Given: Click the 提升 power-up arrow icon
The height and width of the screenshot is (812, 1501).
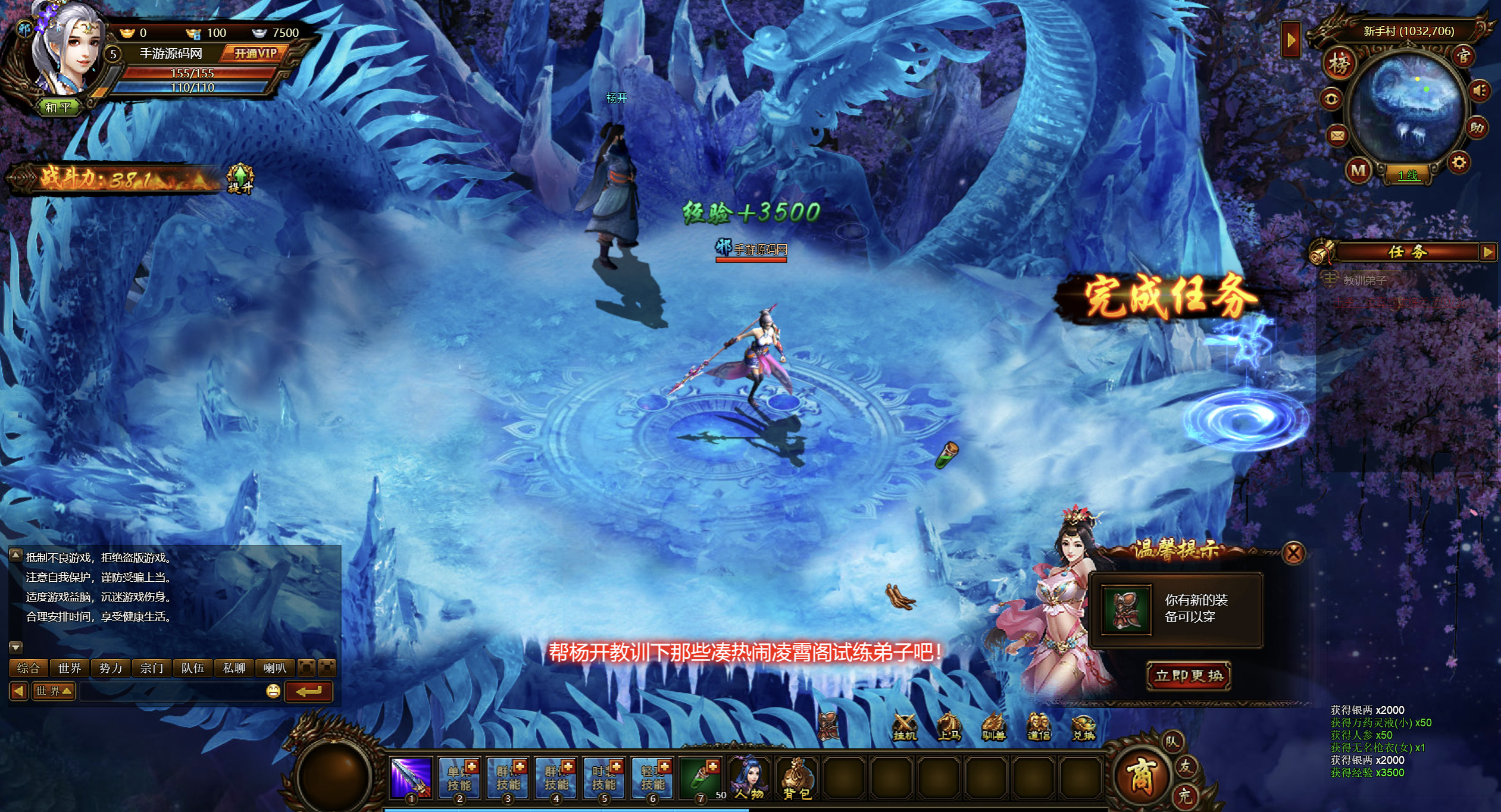Looking at the screenshot, I should click(240, 177).
